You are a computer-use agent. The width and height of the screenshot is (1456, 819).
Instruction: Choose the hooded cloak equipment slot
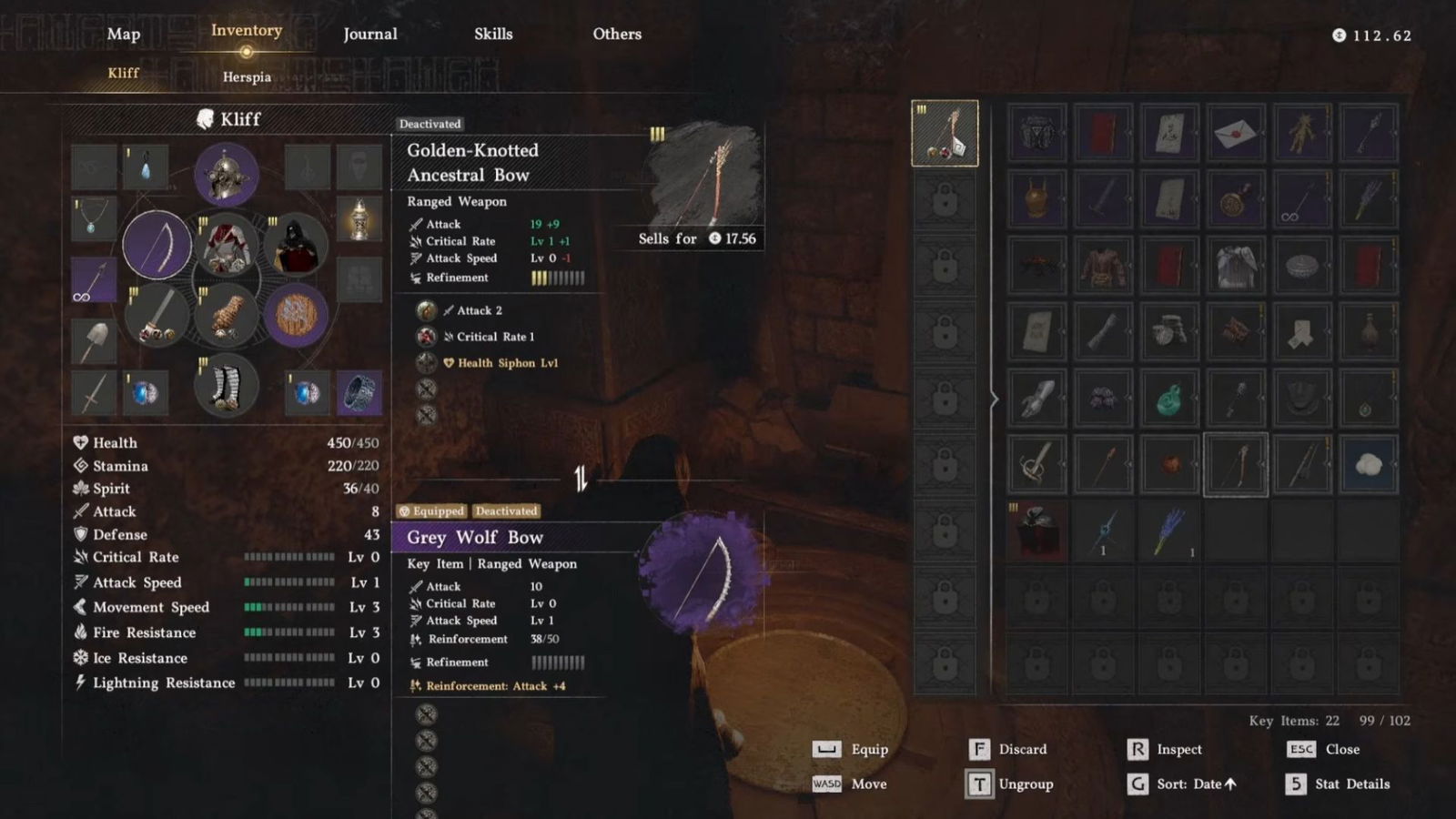coord(296,245)
